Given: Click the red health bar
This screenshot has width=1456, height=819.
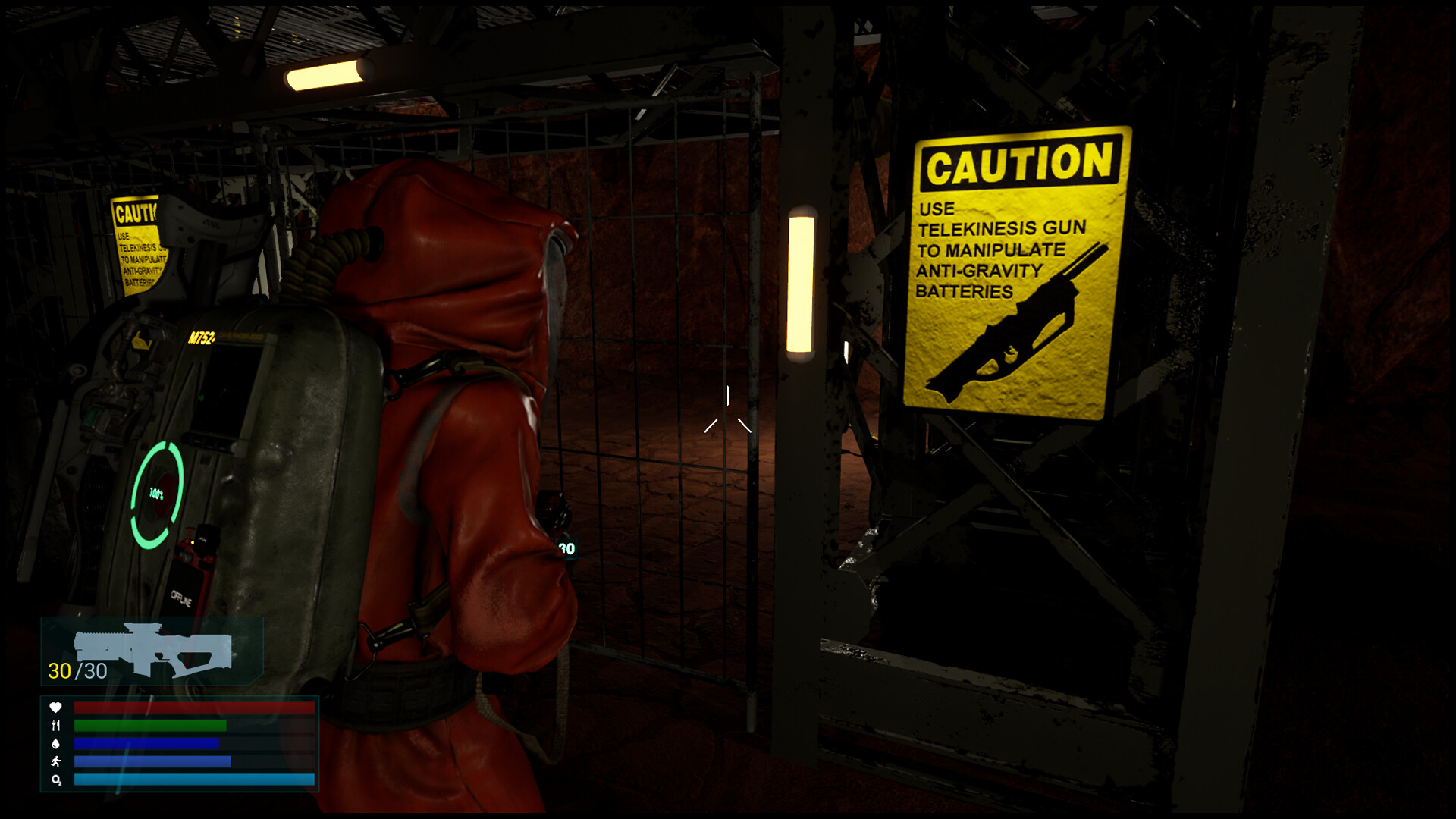Looking at the screenshot, I should 193,709.
